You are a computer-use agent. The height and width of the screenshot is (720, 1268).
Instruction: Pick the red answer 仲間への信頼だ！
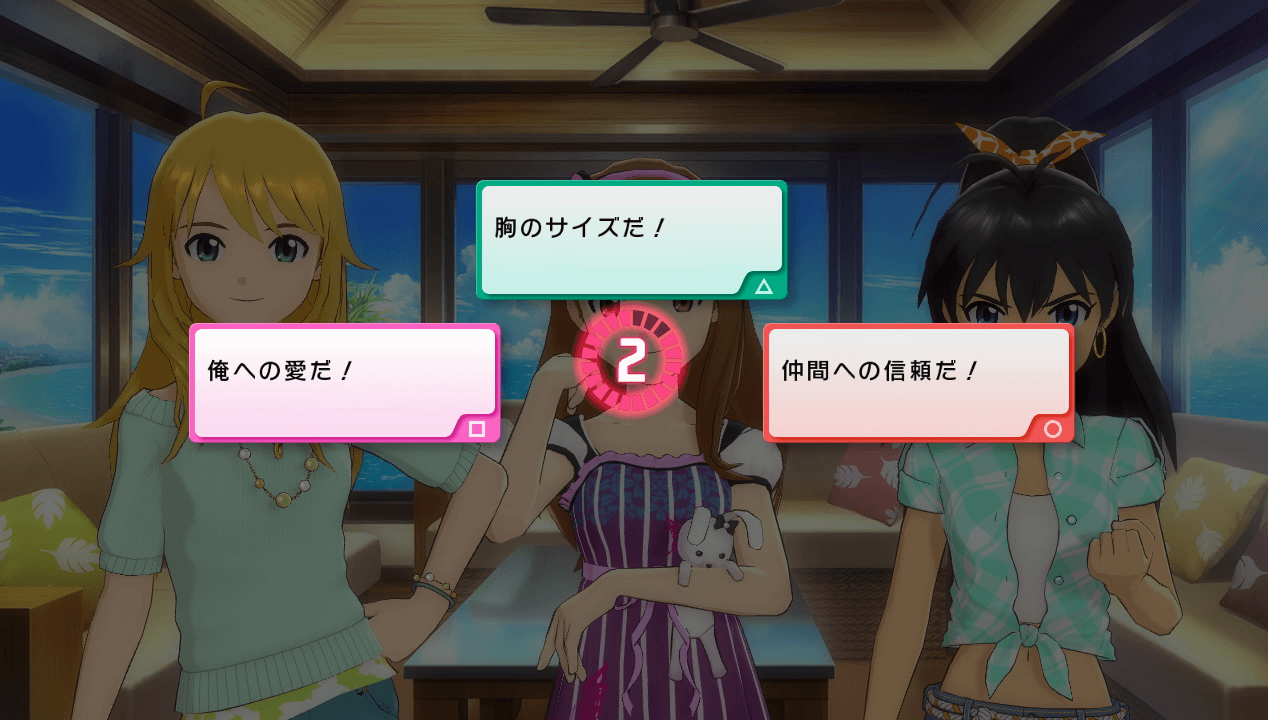click(x=917, y=382)
